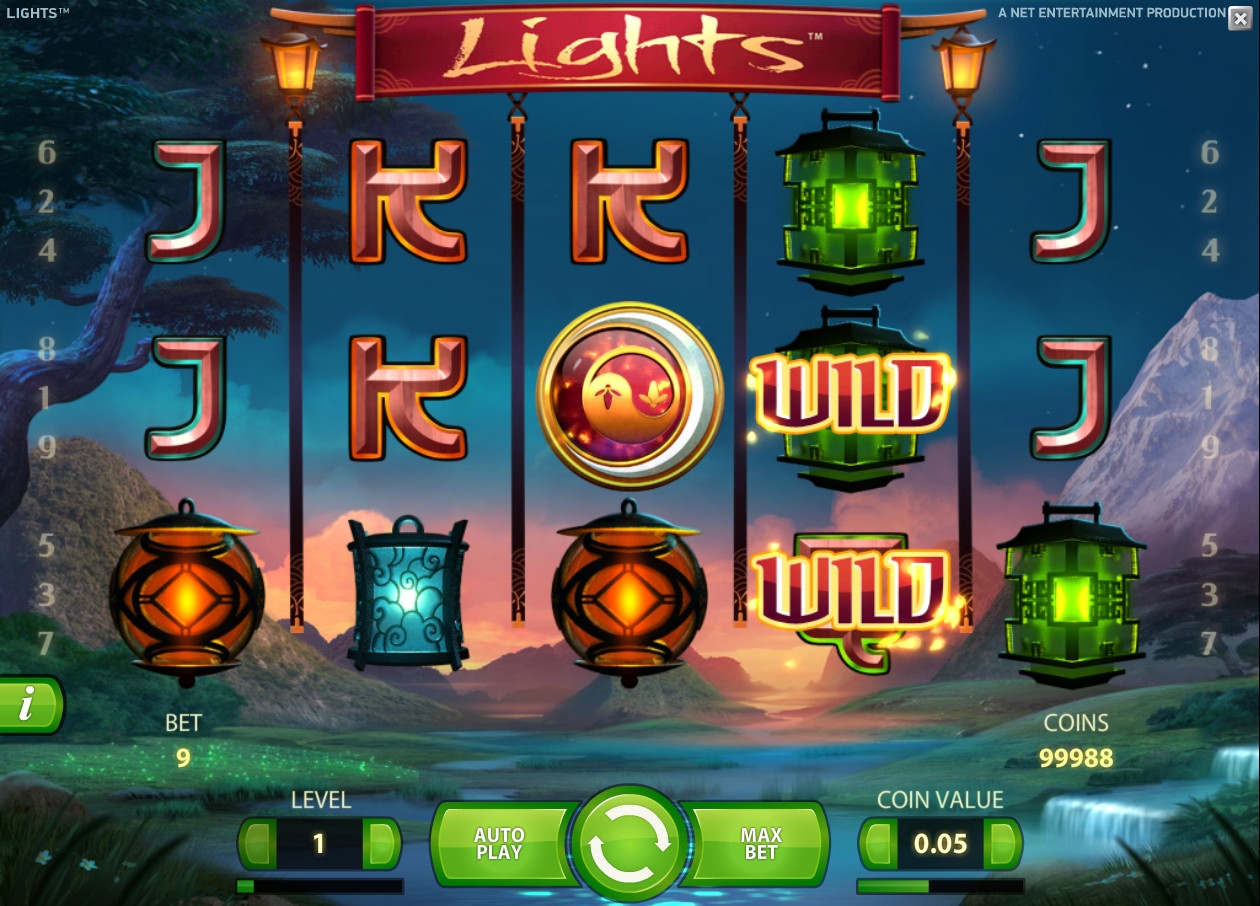
Task: Open the green info paytable button
Action: click(x=28, y=705)
